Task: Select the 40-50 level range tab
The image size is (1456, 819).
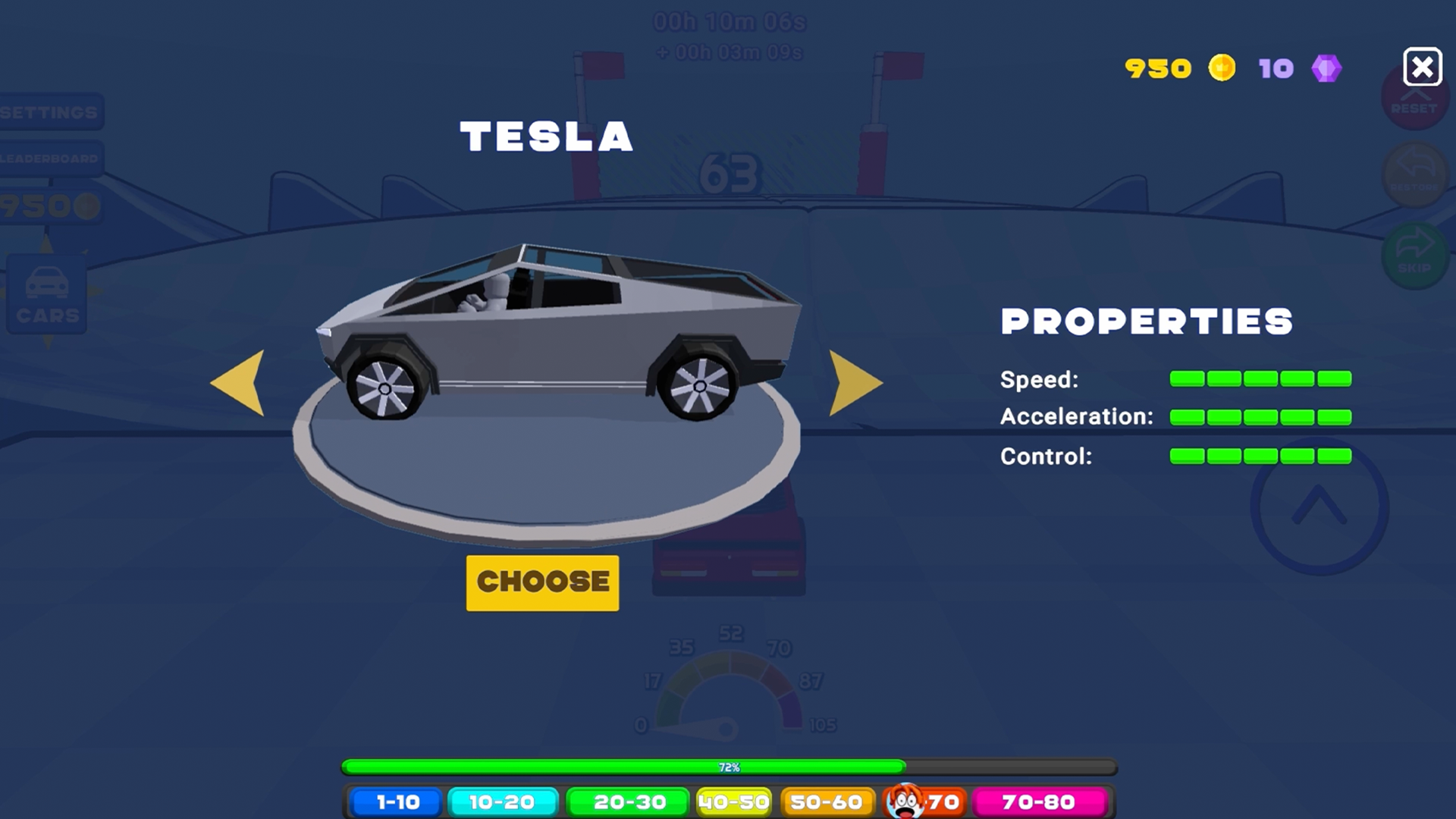Action: (x=733, y=802)
